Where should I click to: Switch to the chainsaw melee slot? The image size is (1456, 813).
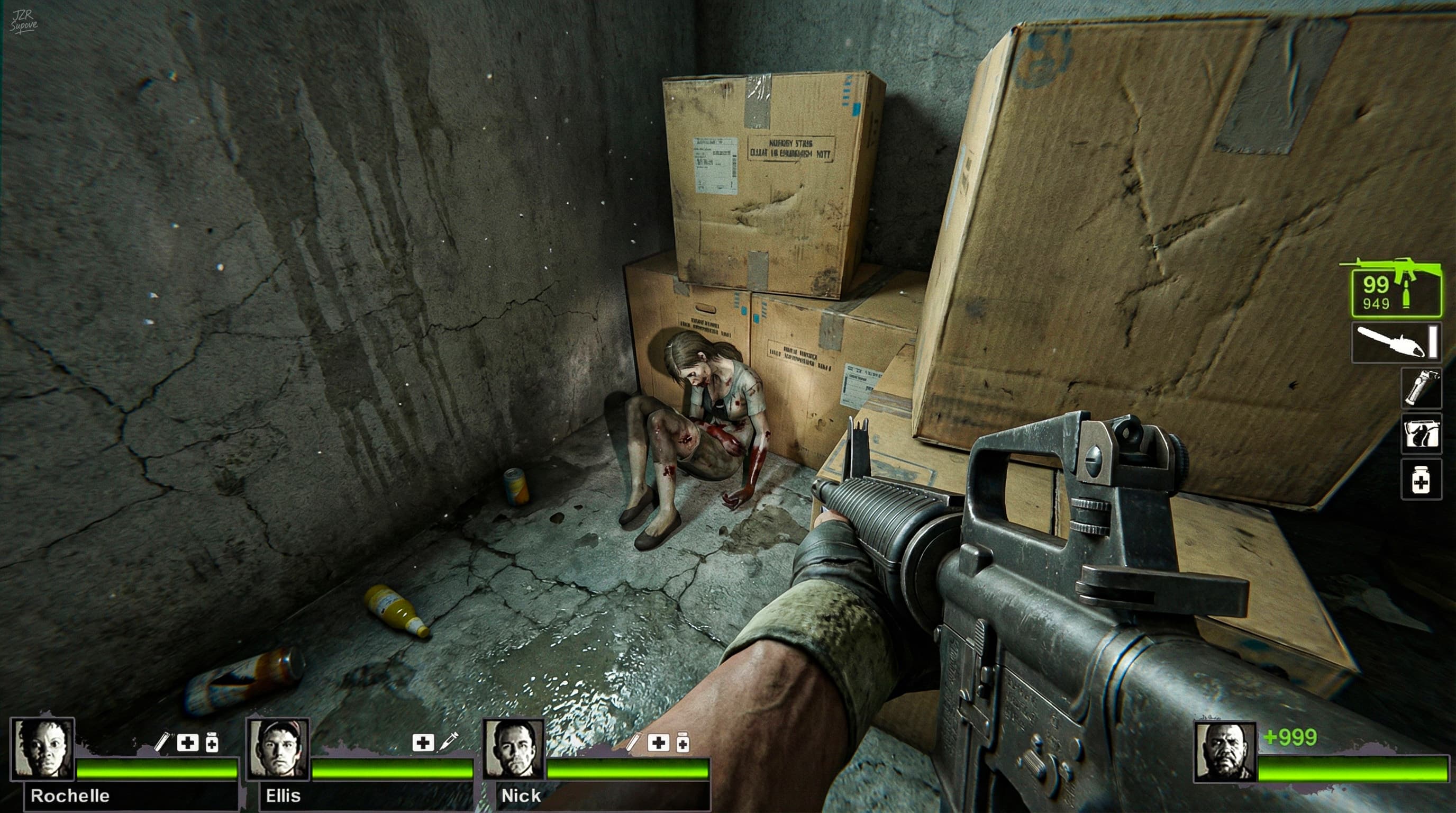coord(1396,342)
